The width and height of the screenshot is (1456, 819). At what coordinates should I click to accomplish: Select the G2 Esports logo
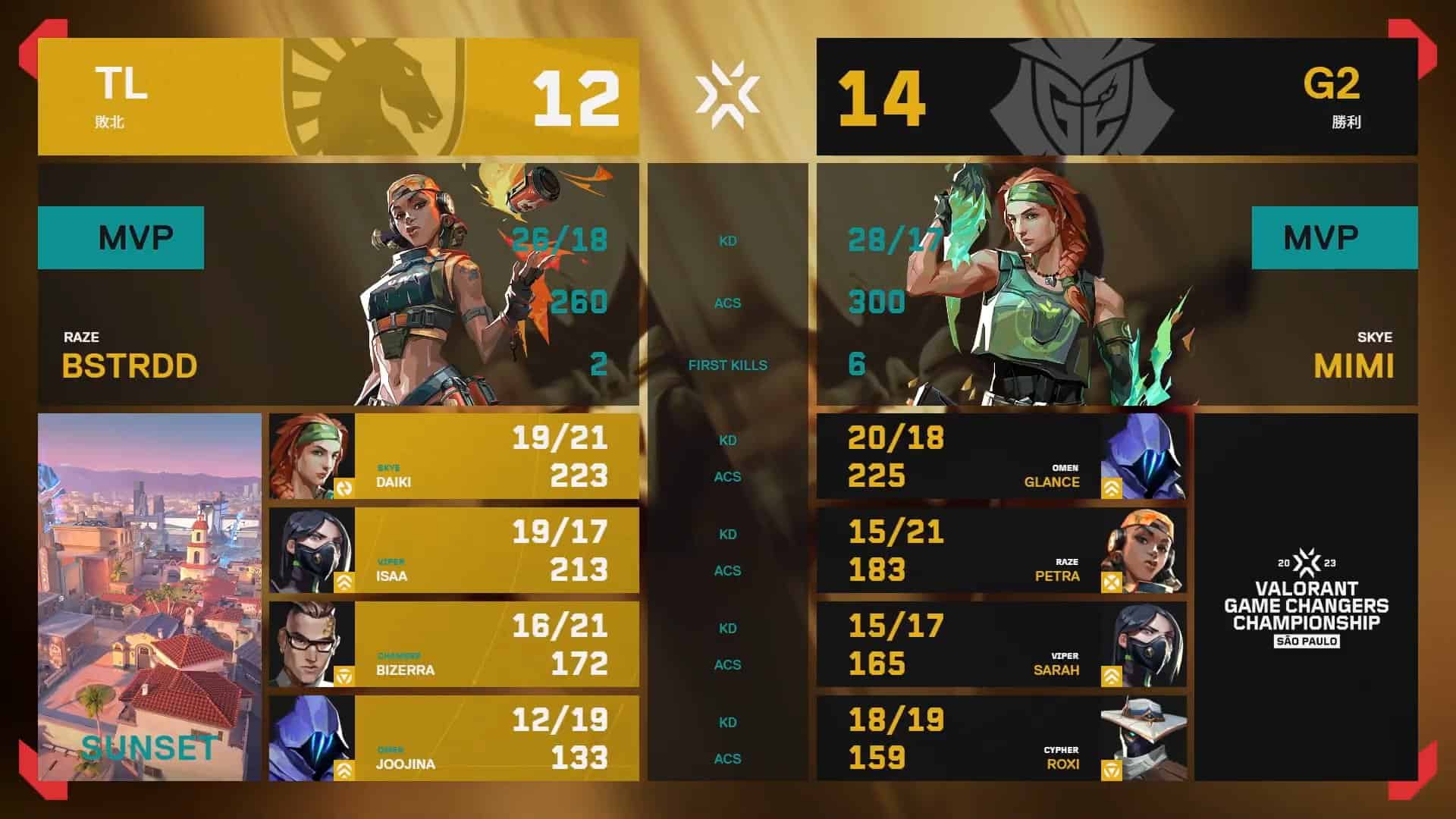1084,95
